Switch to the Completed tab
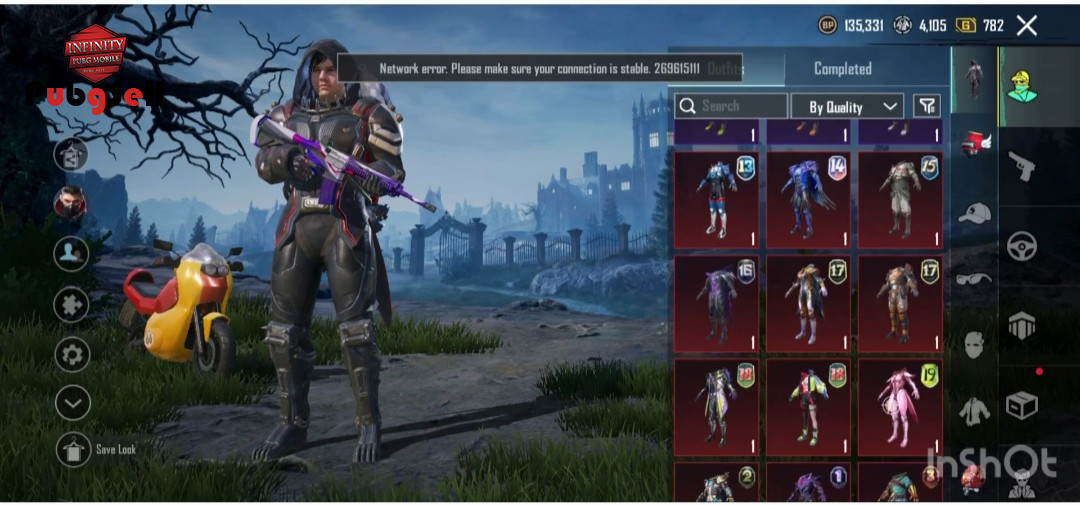1080x505 pixels. (842, 69)
